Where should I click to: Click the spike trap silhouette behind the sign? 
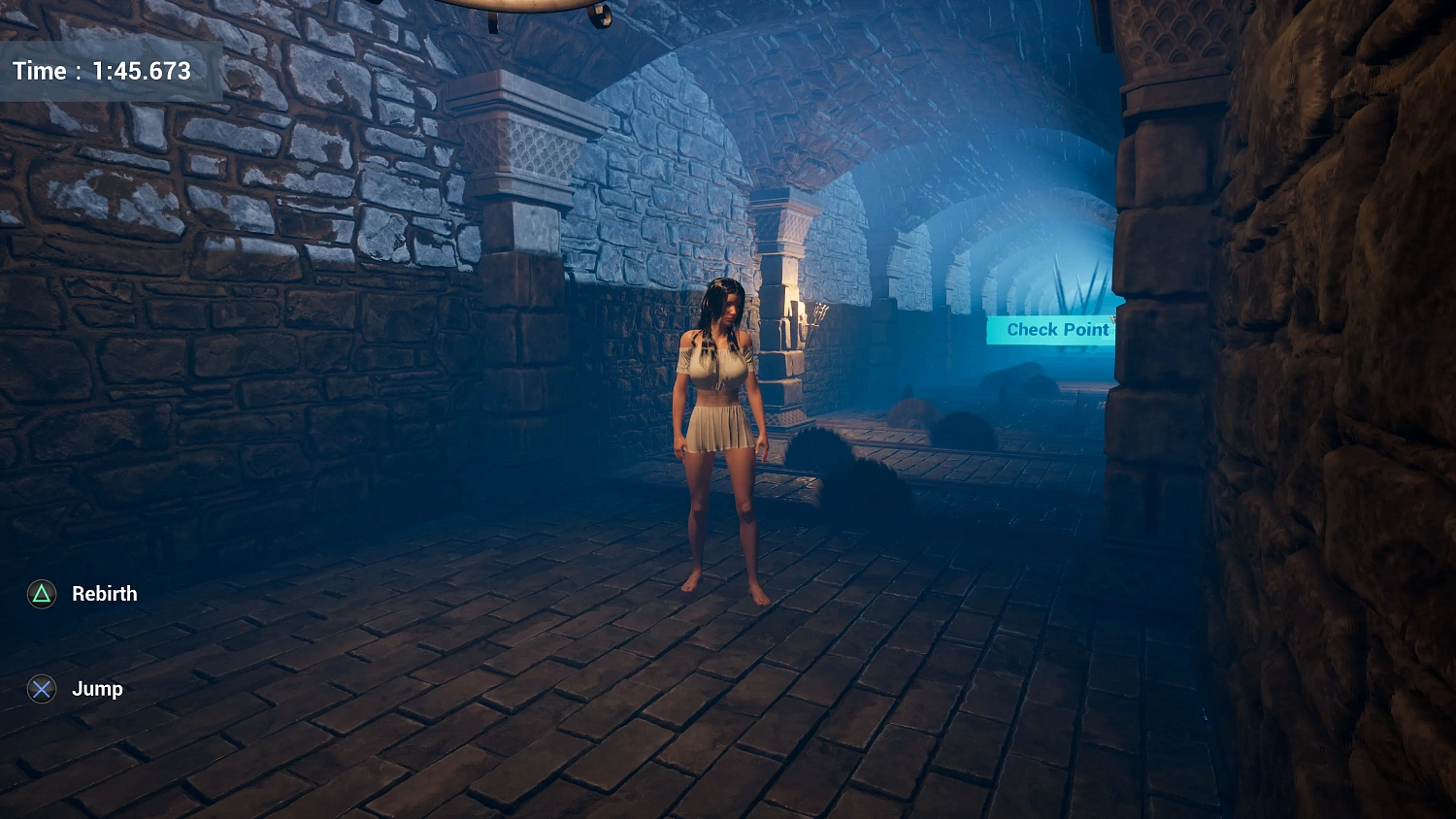pos(1077,286)
